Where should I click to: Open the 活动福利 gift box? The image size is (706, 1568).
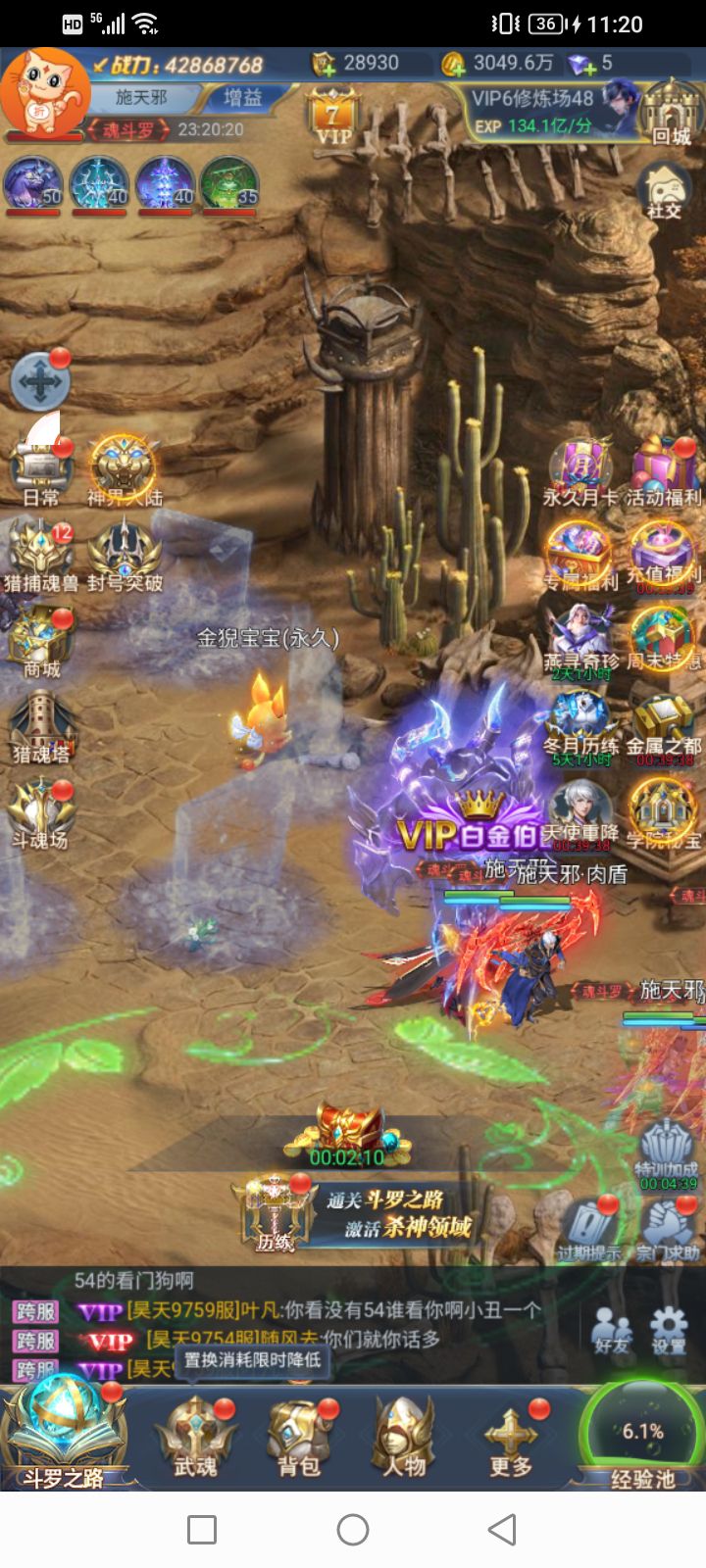click(x=665, y=472)
